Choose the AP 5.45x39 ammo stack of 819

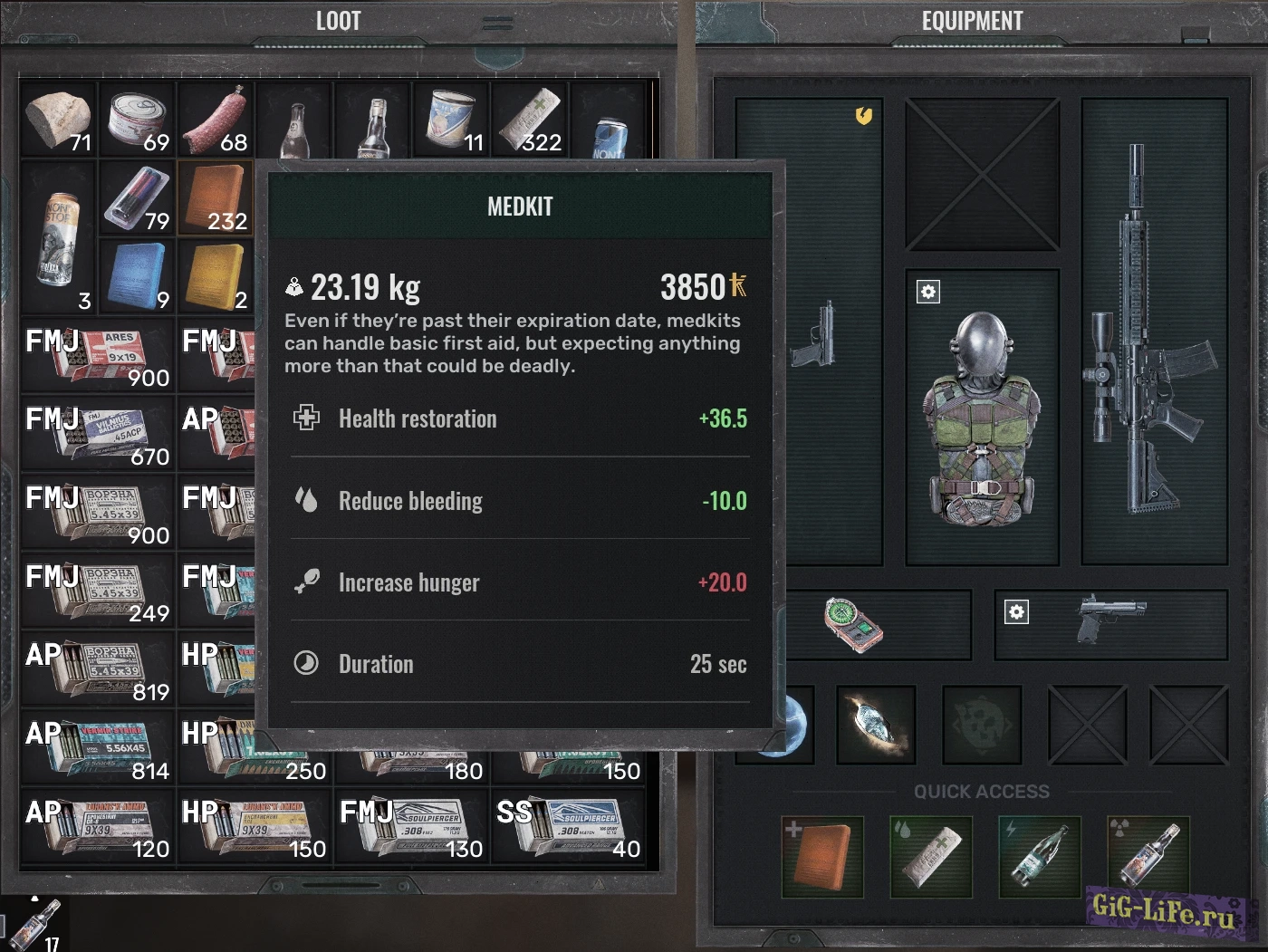(98, 668)
